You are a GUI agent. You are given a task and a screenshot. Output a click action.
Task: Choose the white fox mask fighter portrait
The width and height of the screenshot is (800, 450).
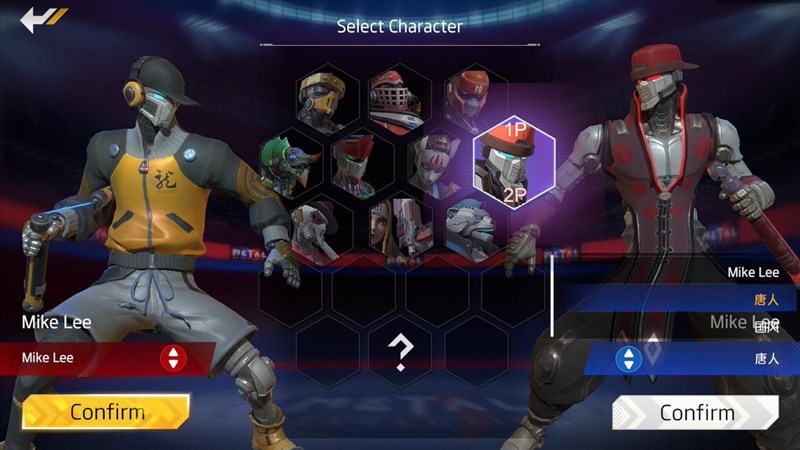(434, 160)
